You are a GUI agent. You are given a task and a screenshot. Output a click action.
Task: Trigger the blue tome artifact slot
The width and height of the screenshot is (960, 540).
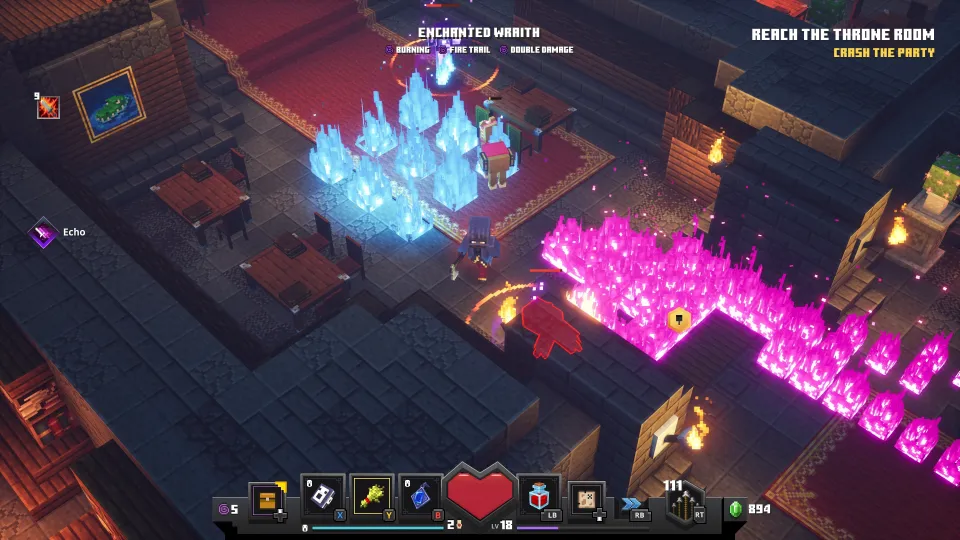pyautogui.click(x=421, y=496)
